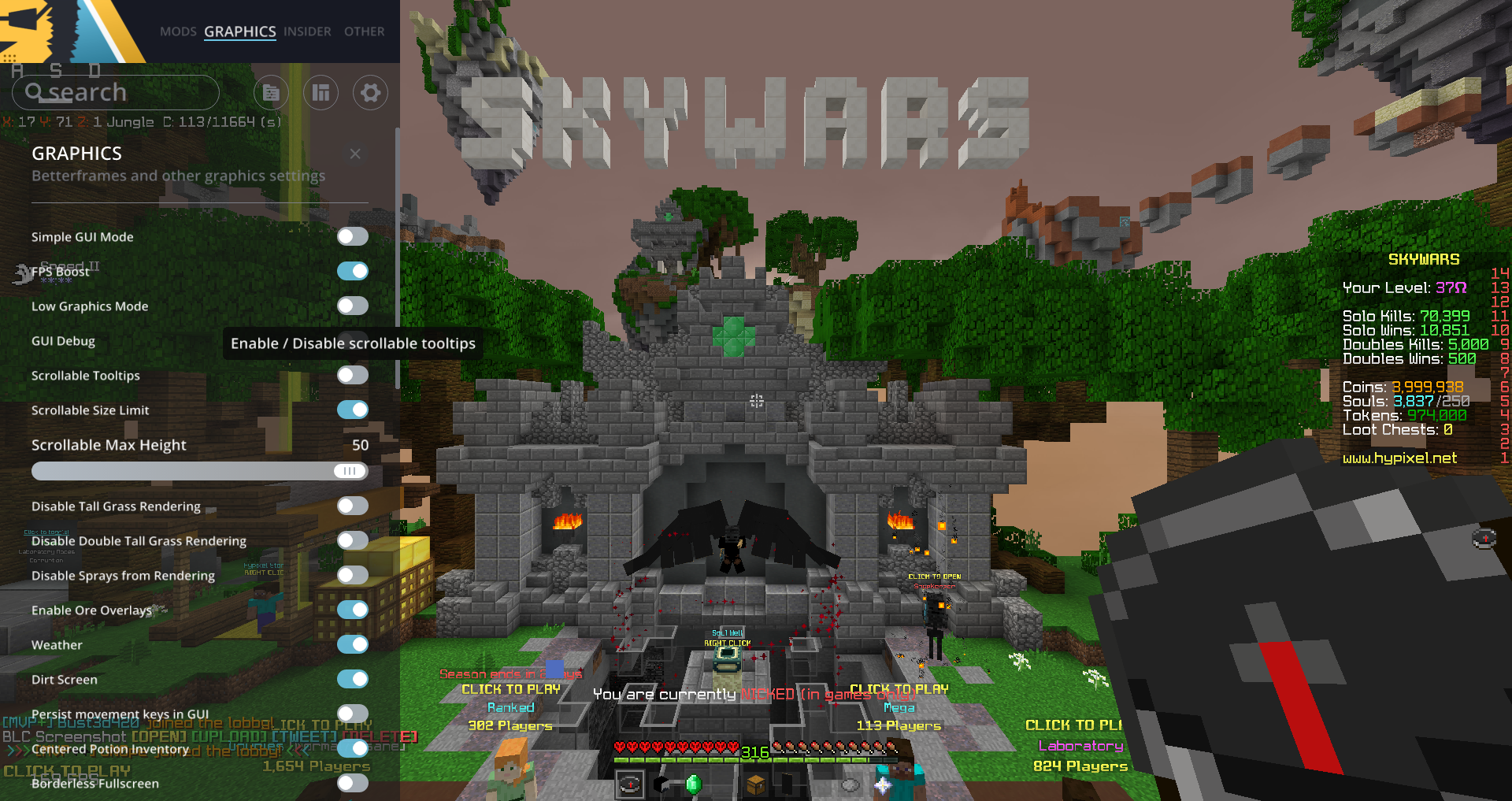
Task: Select the OTHER tab
Action: tap(364, 32)
